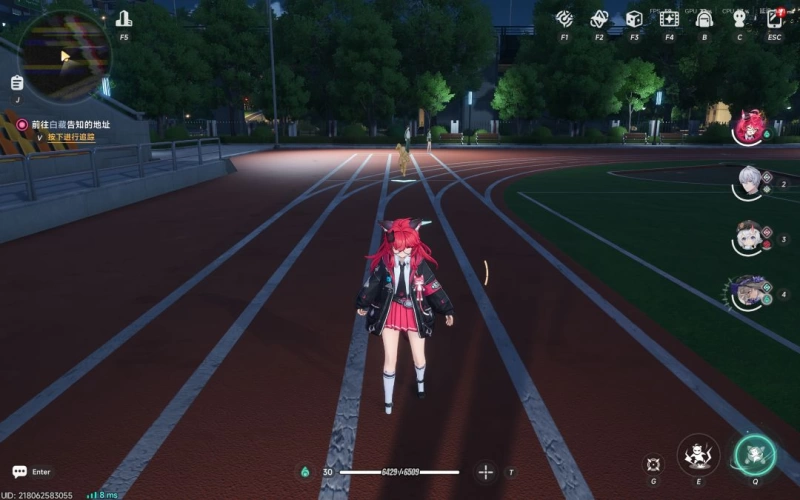Click the plus-shaped icon beside the HP bar
800x500 pixels.
[x=486, y=472]
